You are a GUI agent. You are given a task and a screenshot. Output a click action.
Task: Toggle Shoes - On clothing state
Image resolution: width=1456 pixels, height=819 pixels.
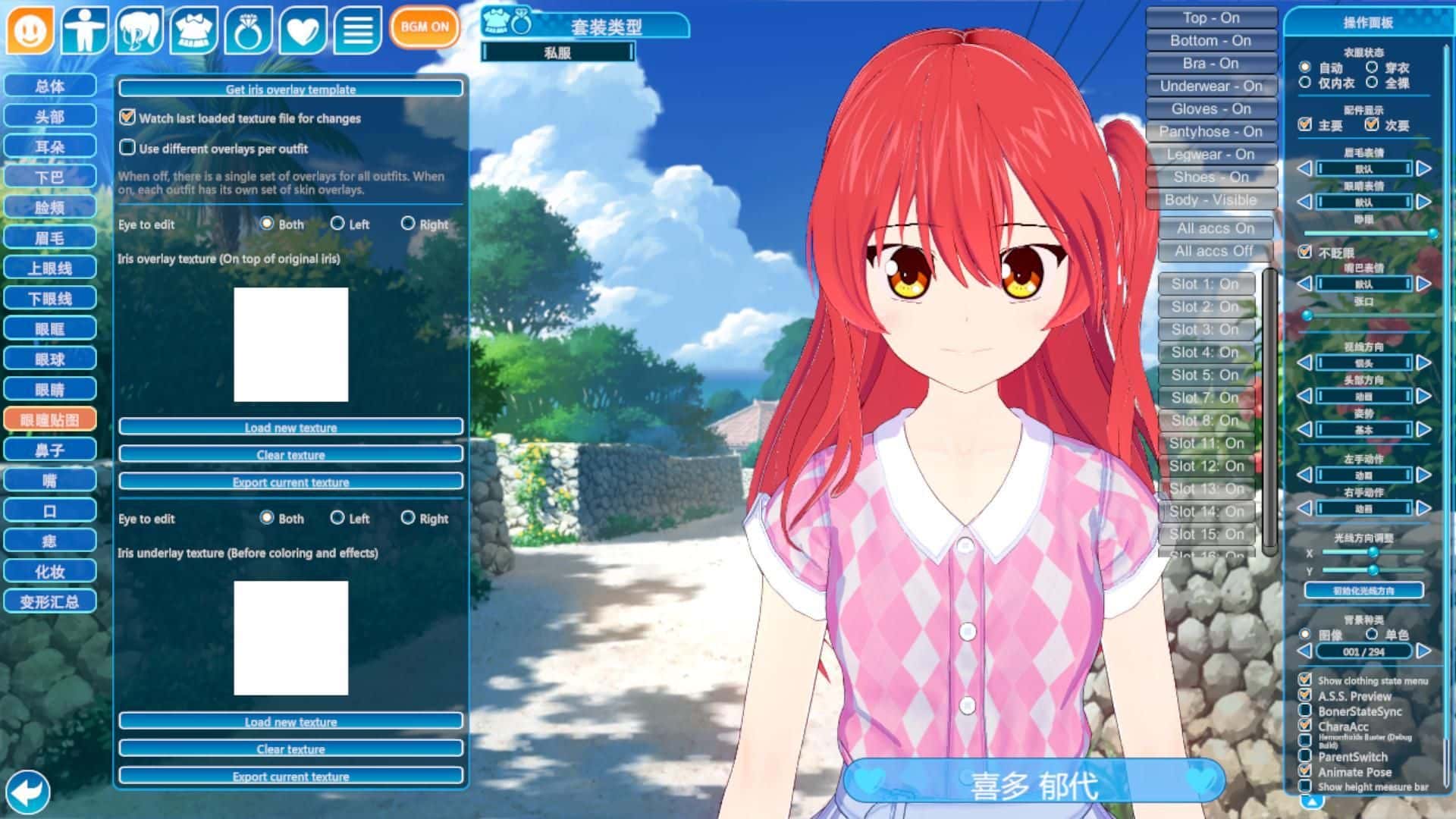click(1210, 177)
